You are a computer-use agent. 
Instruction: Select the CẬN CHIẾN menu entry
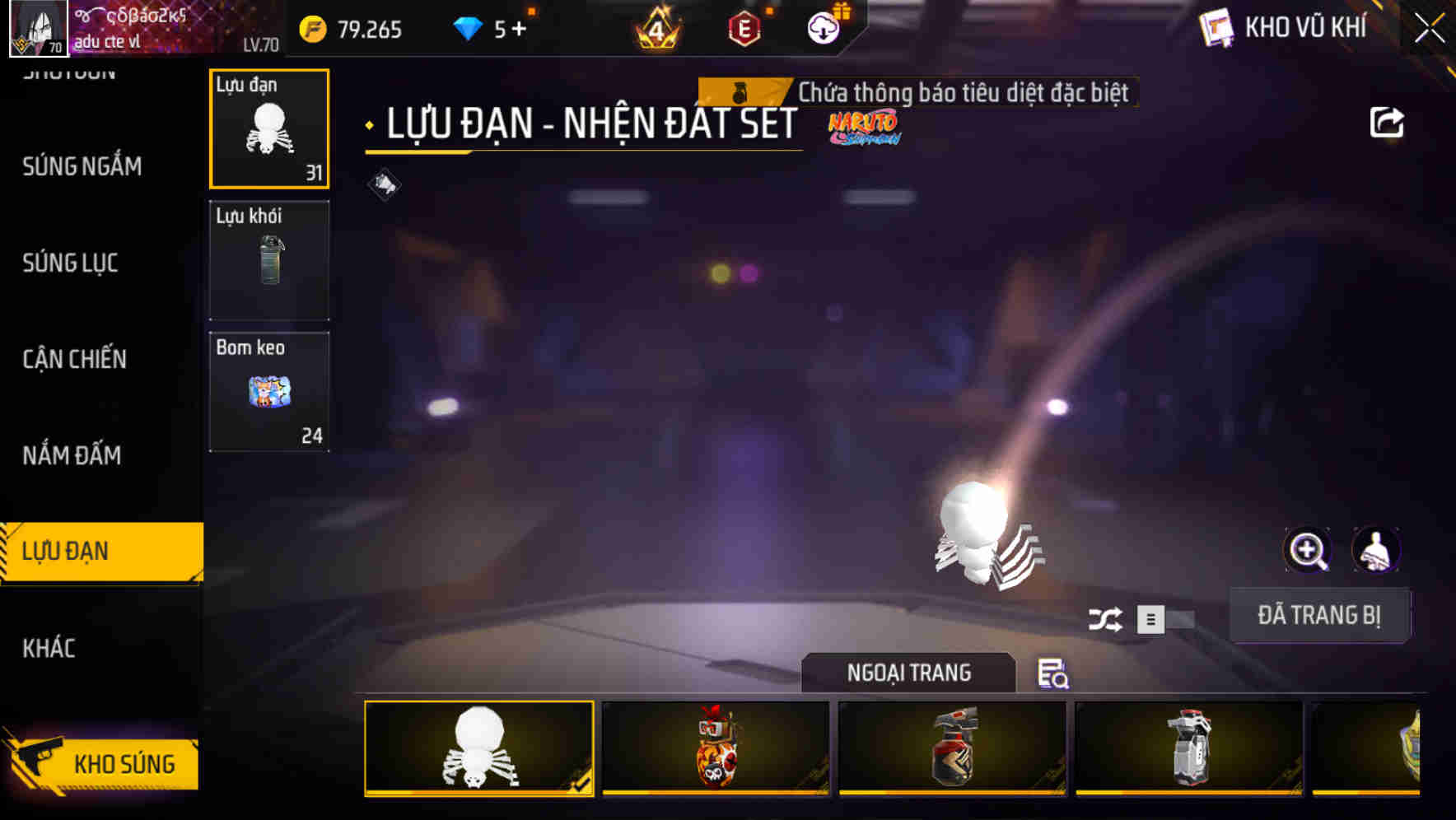point(73,359)
